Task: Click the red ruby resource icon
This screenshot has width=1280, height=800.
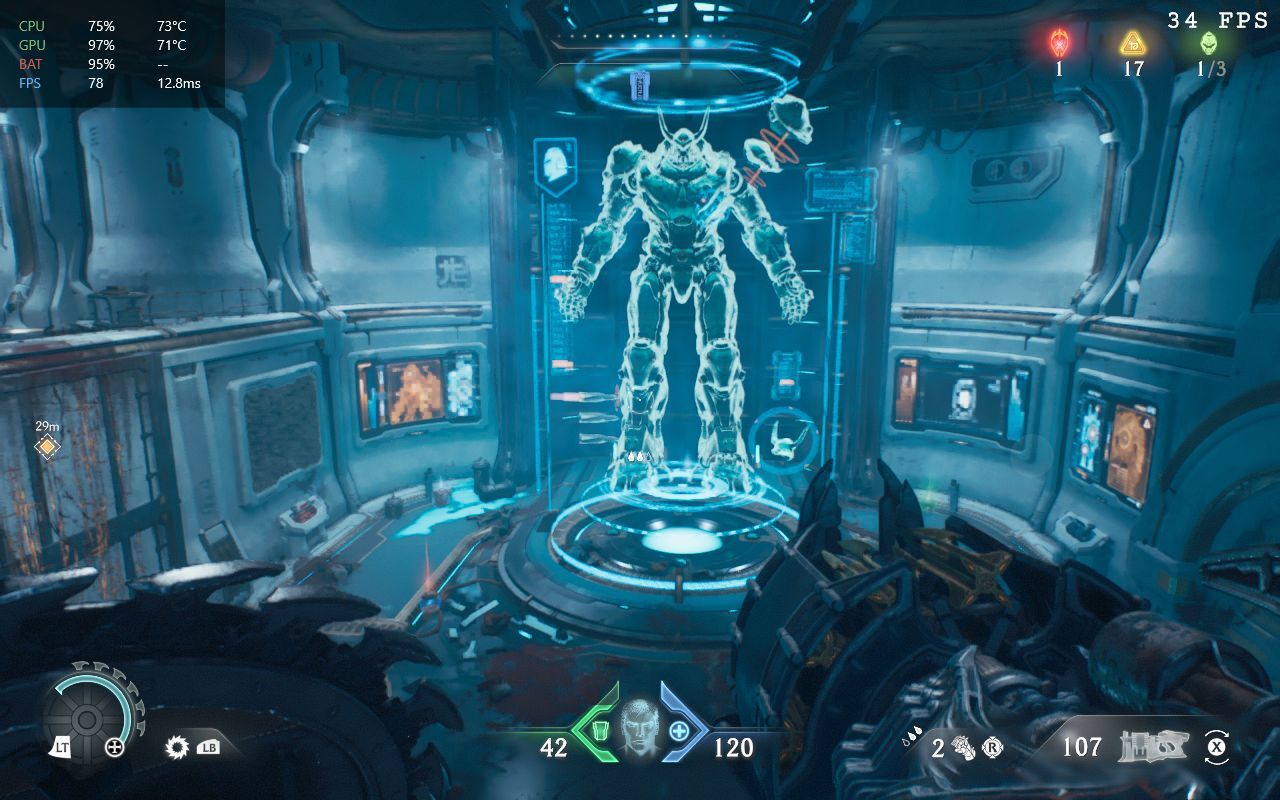Action: point(1059,43)
